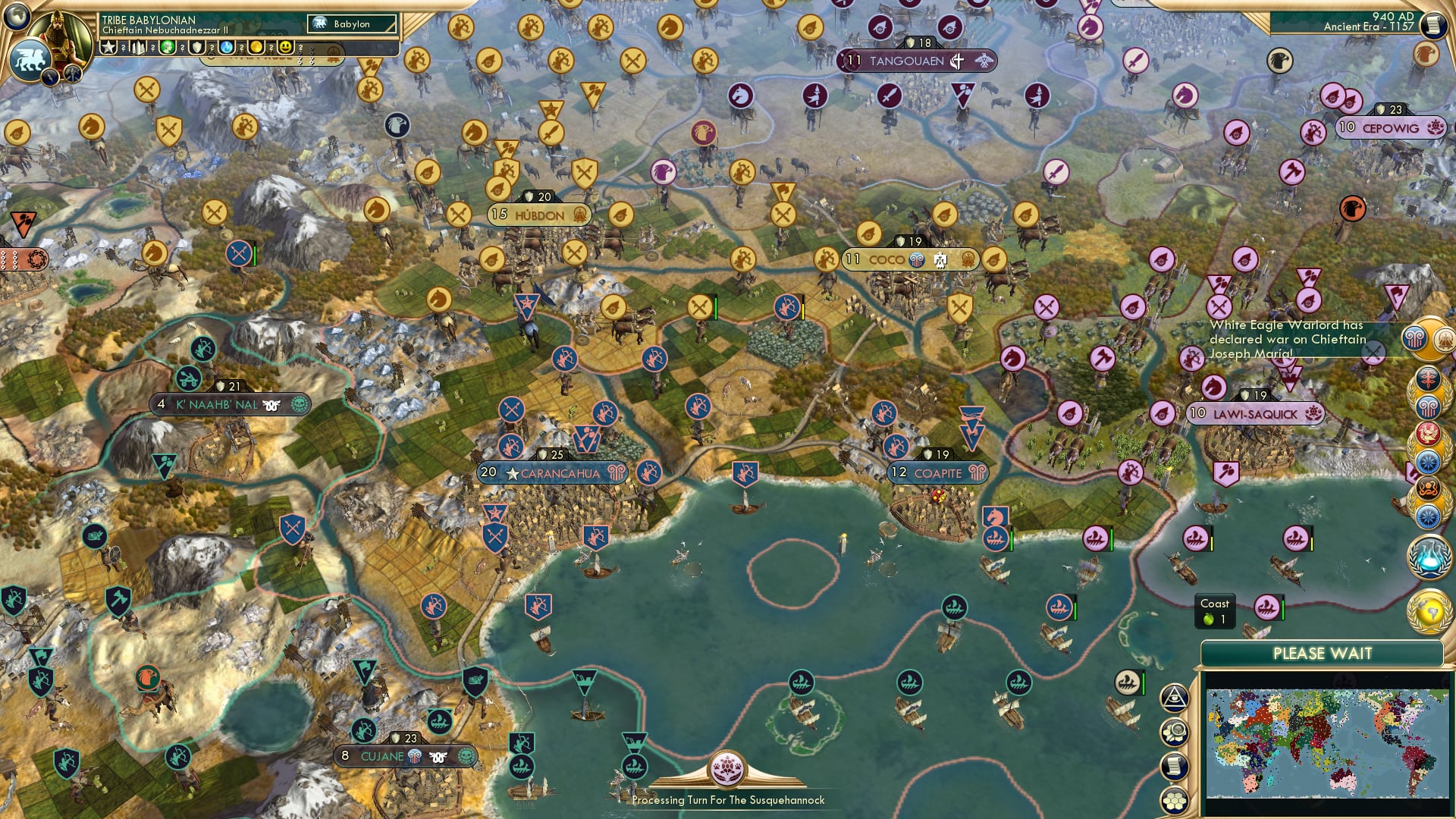Viewport: 1456px width, 819px height.
Task: Click the gold coin icon in resource bar
Action: click(x=257, y=47)
